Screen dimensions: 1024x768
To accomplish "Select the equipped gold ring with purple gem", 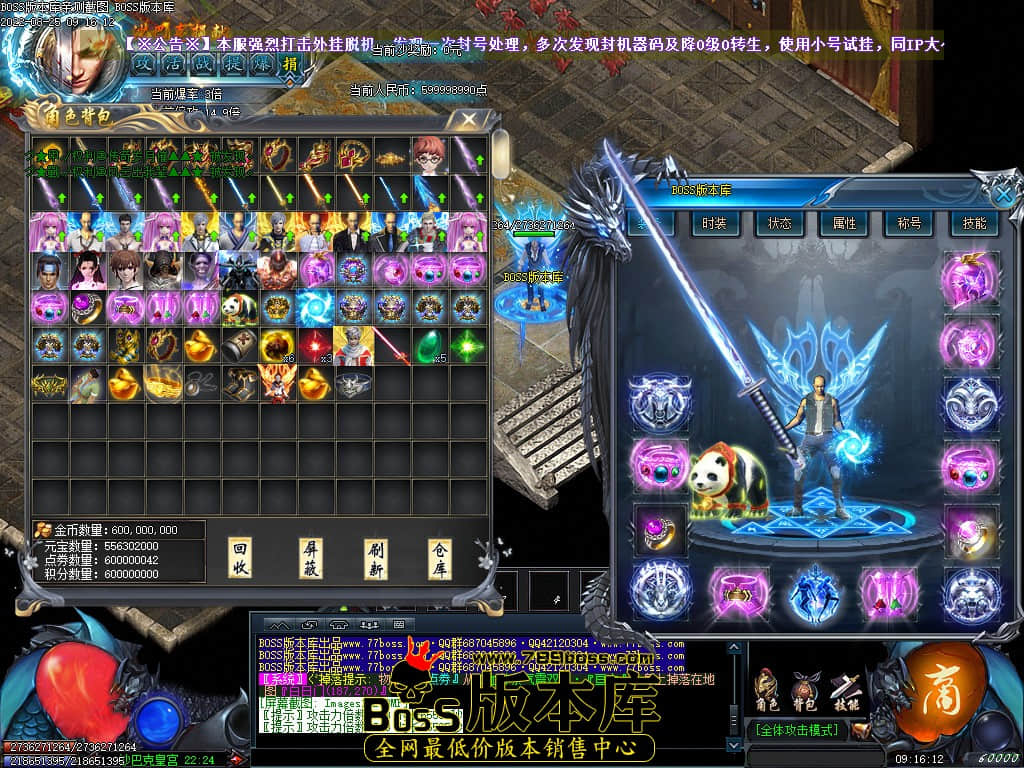I will point(660,528).
